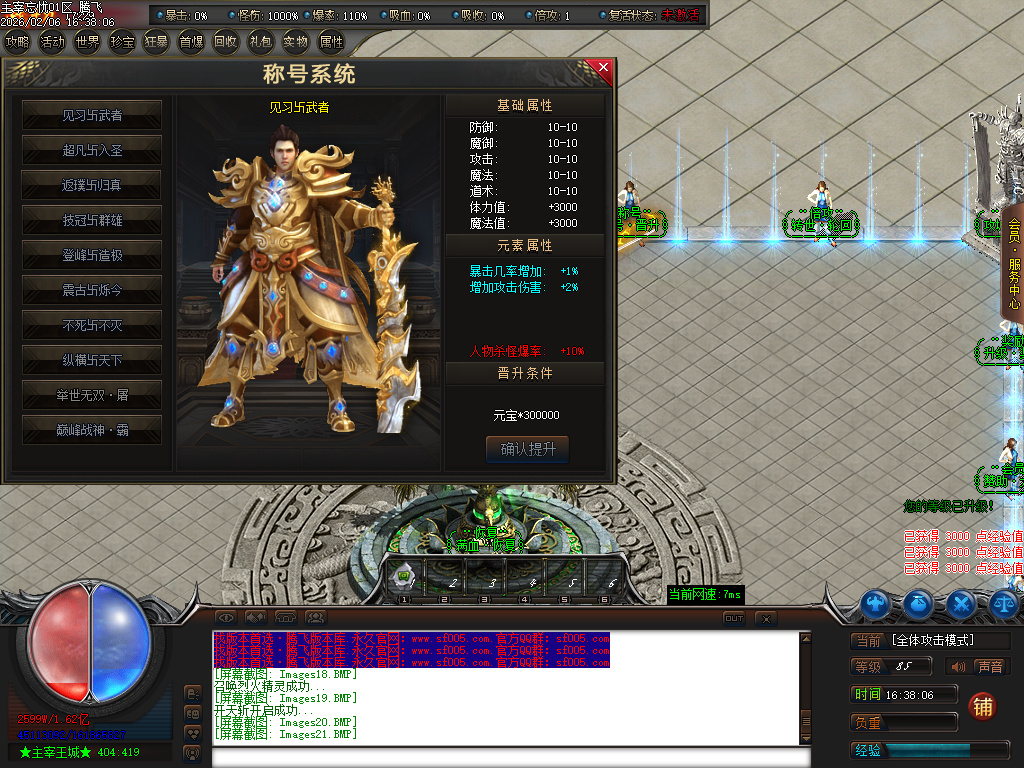1024x768 pixels.
Task: Open the crossed swords skills icon
Action: point(961,603)
